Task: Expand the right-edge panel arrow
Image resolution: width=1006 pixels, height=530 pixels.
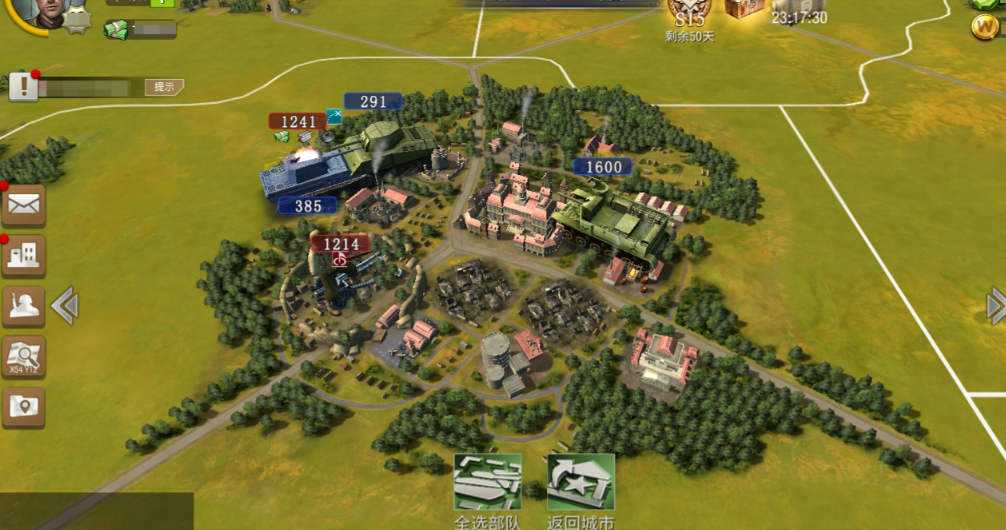Action: (996, 305)
